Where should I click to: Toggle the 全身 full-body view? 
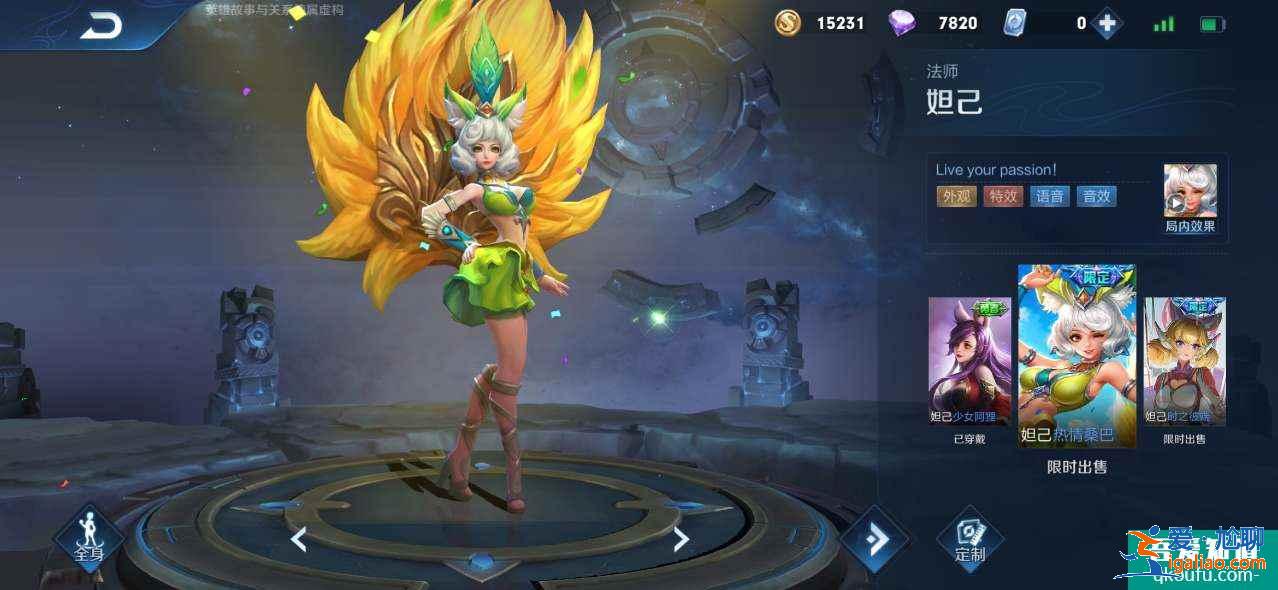coord(88,539)
